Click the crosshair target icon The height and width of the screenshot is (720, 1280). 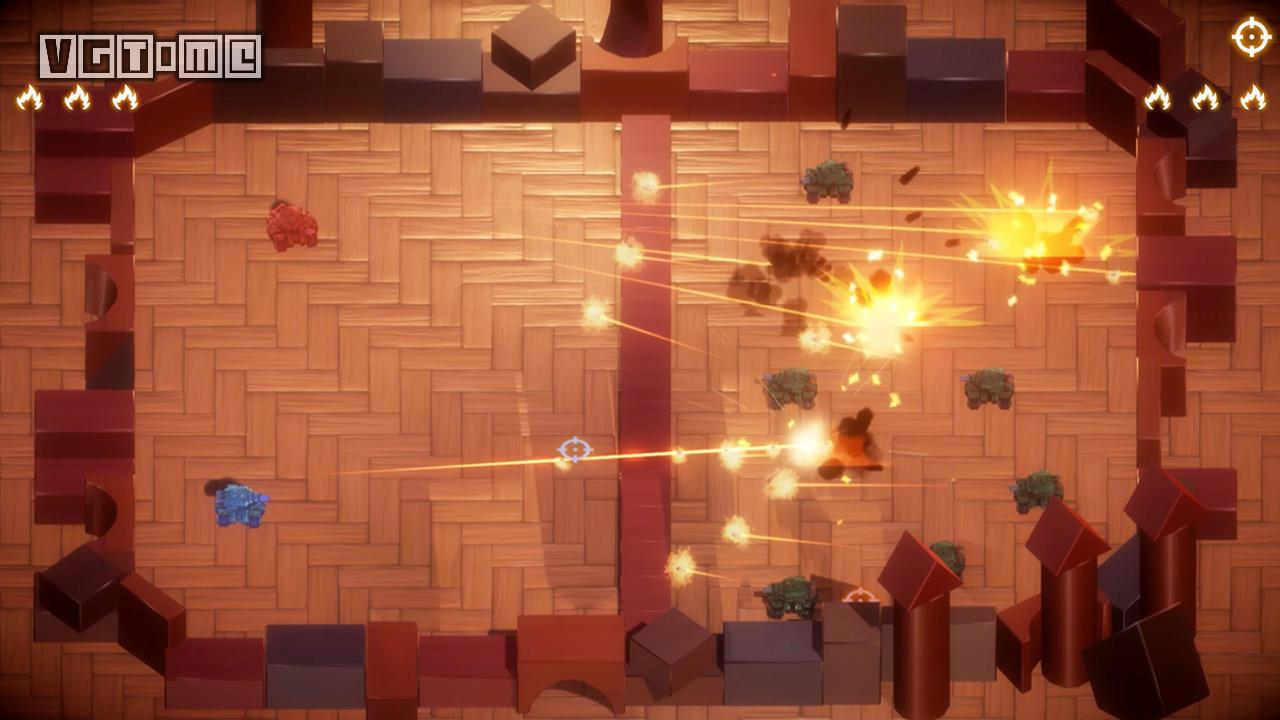click(x=1251, y=38)
